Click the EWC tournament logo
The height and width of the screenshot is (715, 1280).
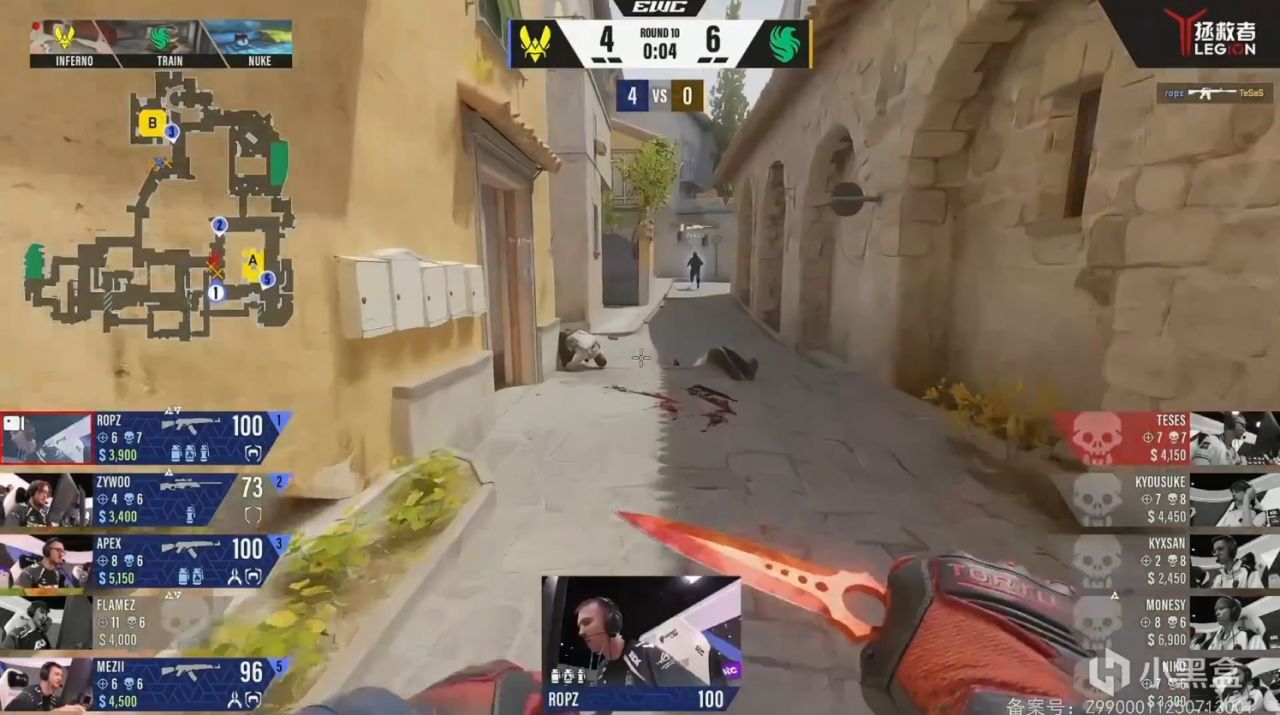pyautogui.click(x=659, y=8)
